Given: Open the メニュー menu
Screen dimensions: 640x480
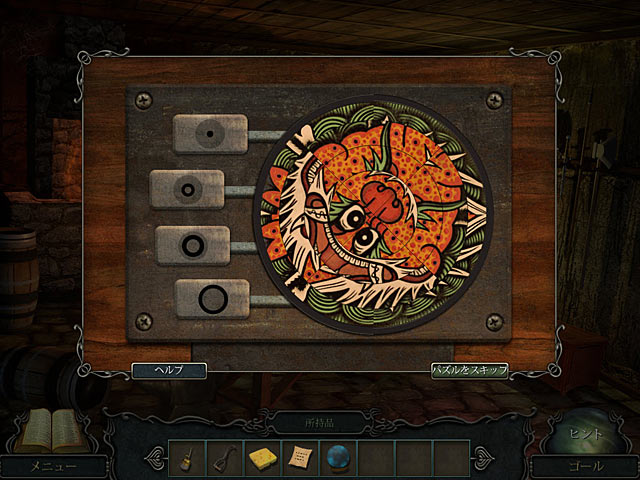Looking at the screenshot, I should coord(54,465).
